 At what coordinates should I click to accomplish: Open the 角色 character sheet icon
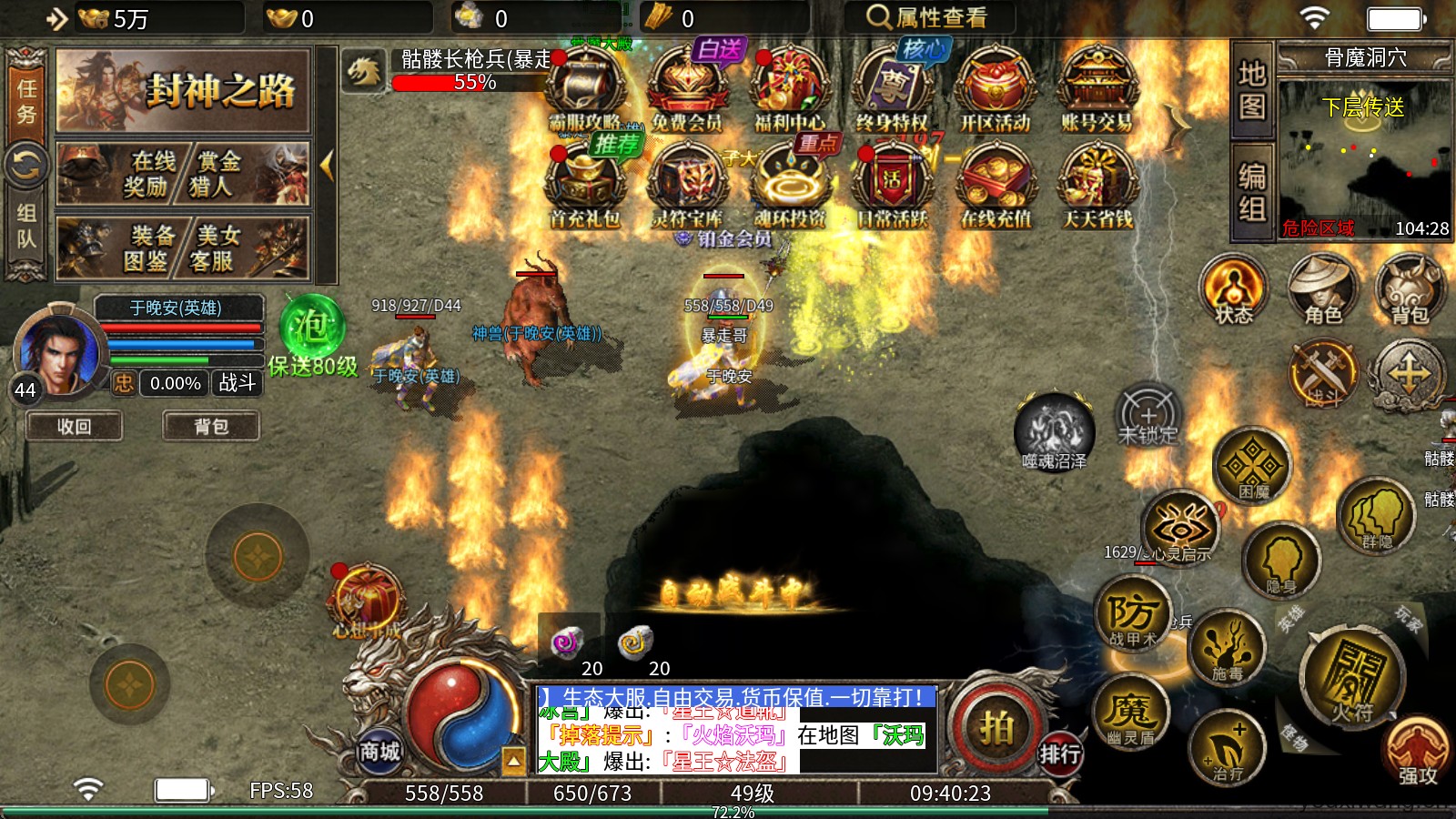point(1322,289)
